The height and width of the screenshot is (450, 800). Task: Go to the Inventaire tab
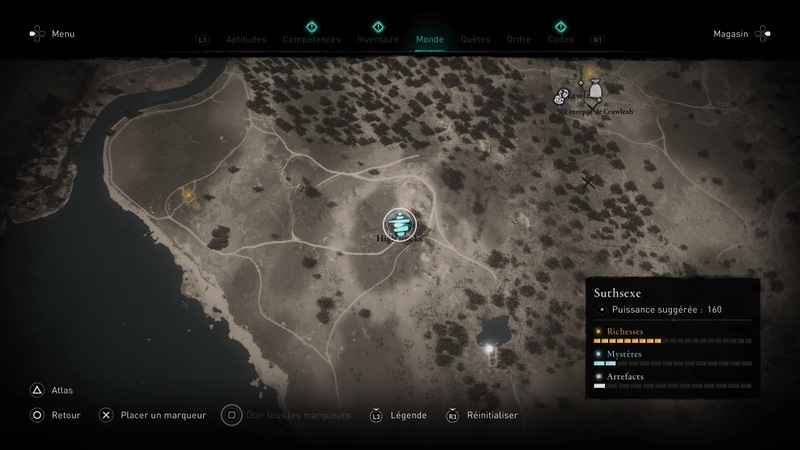point(378,40)
